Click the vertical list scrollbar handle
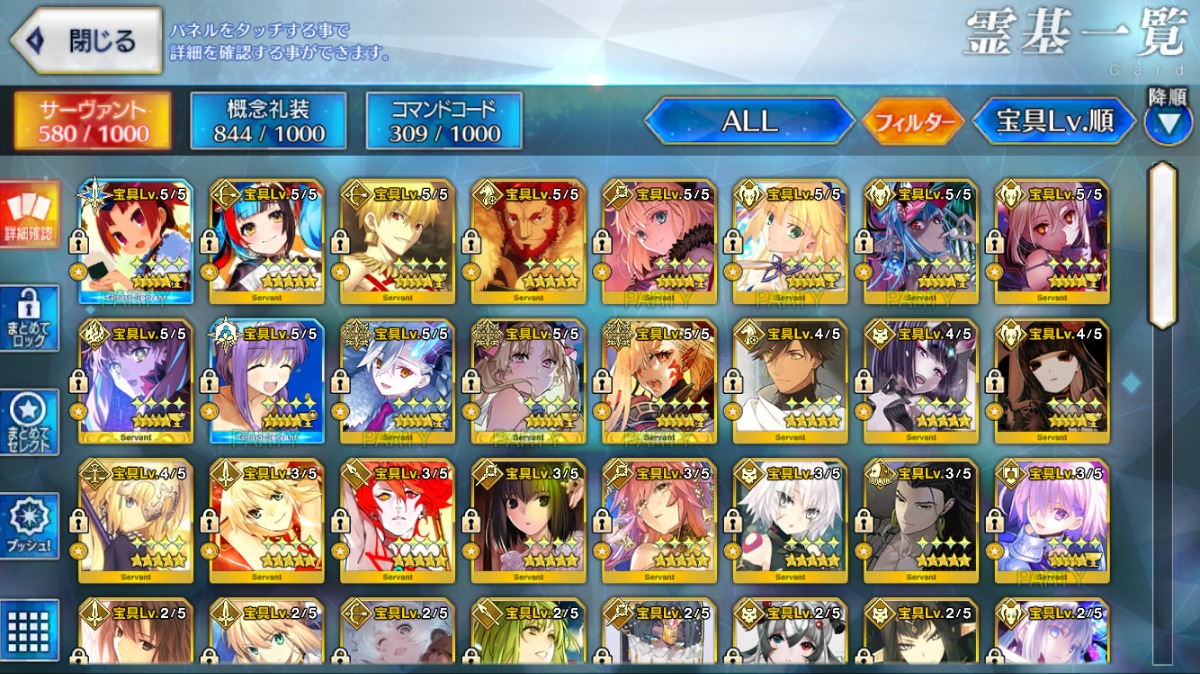The image size is (1200, 674). click(1162, 245)
